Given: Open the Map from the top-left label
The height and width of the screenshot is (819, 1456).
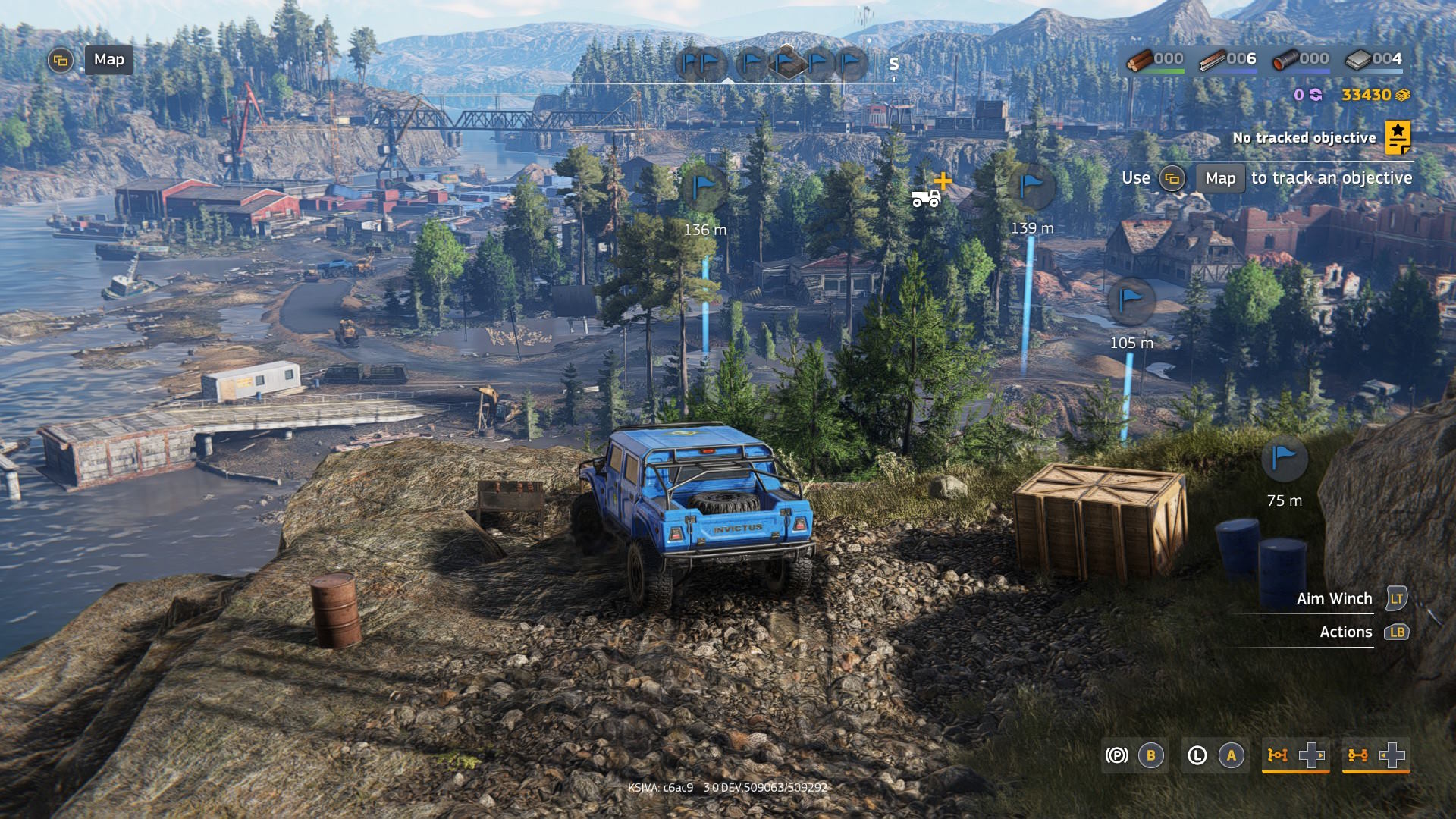Looking at the screenshot, I should (108, 60).
